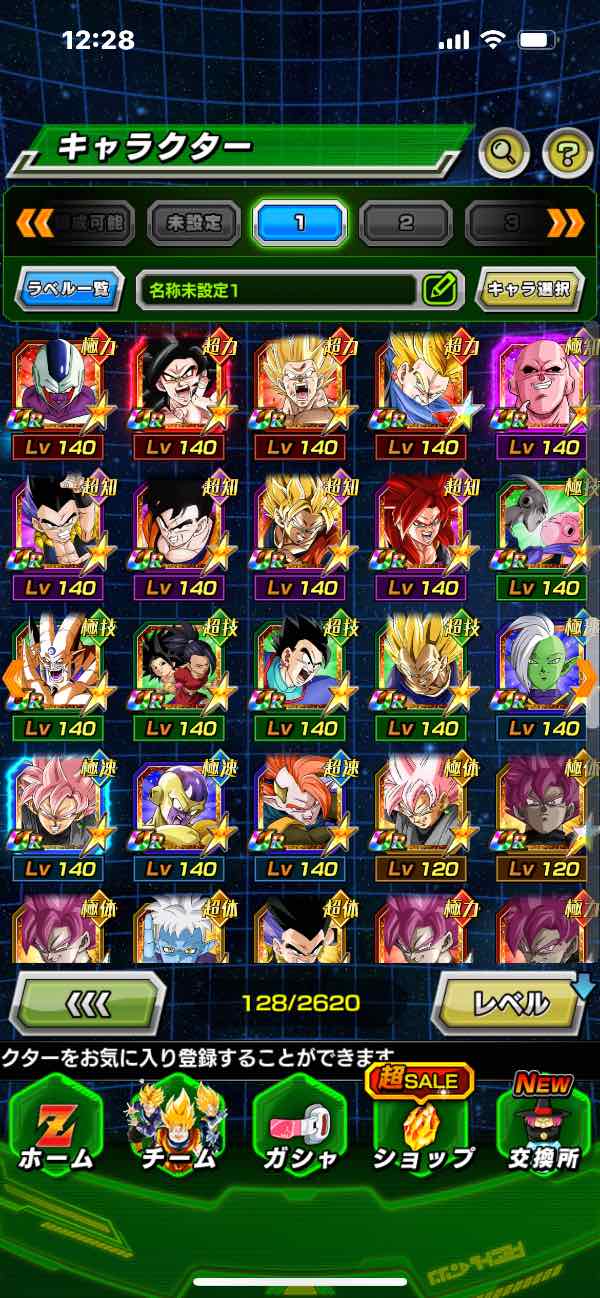Edit the label name with the pencil icon
Screen dimensions: 600x1298
click(x=439, y=290)
